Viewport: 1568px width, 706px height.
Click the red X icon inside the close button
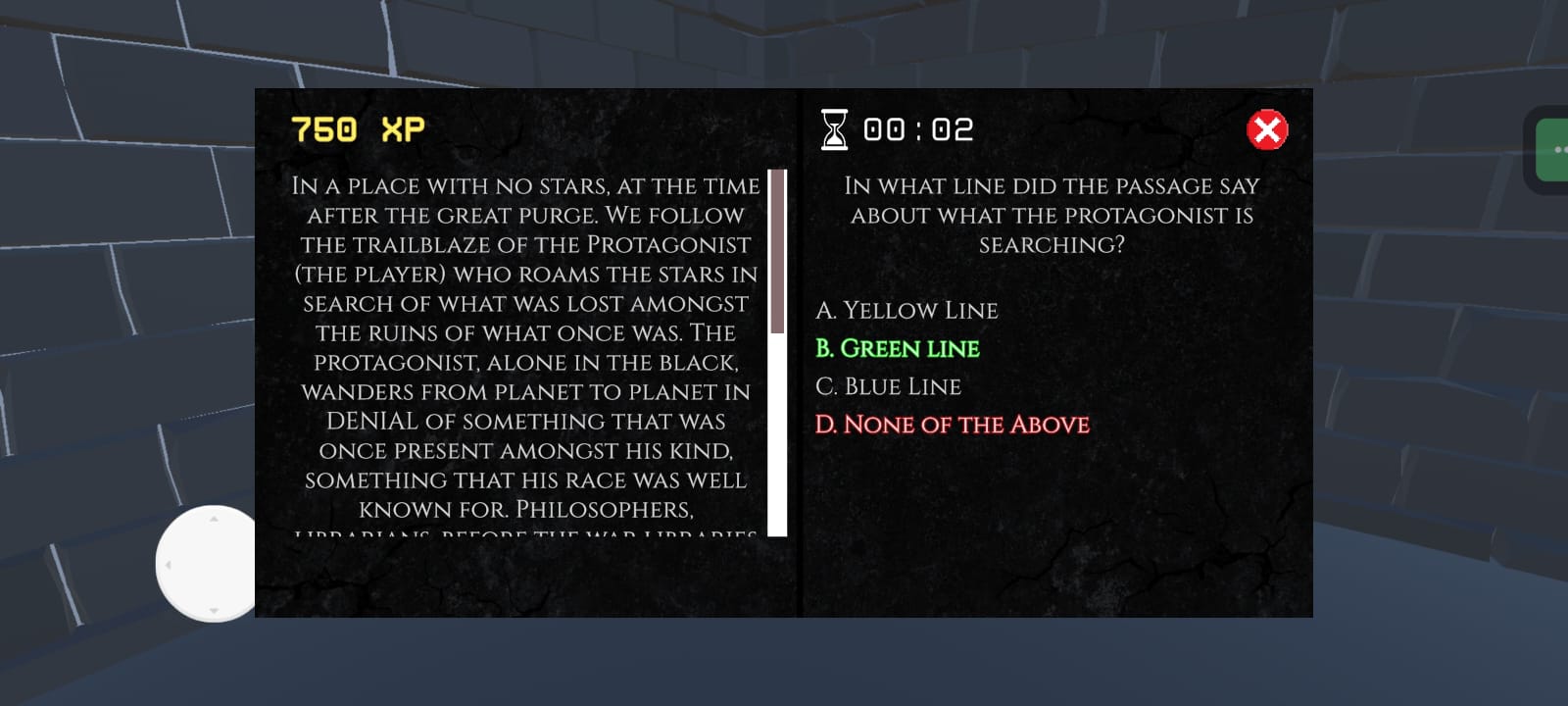coord(1267,130)
